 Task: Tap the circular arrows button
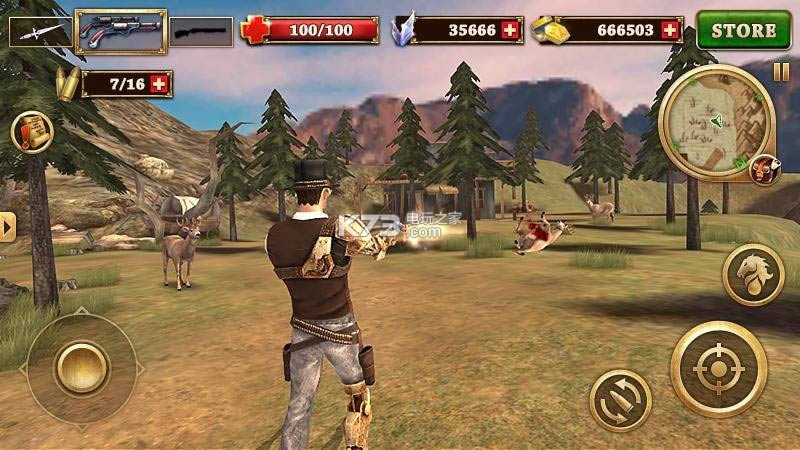pyautogui.click(x=620, y=400)
